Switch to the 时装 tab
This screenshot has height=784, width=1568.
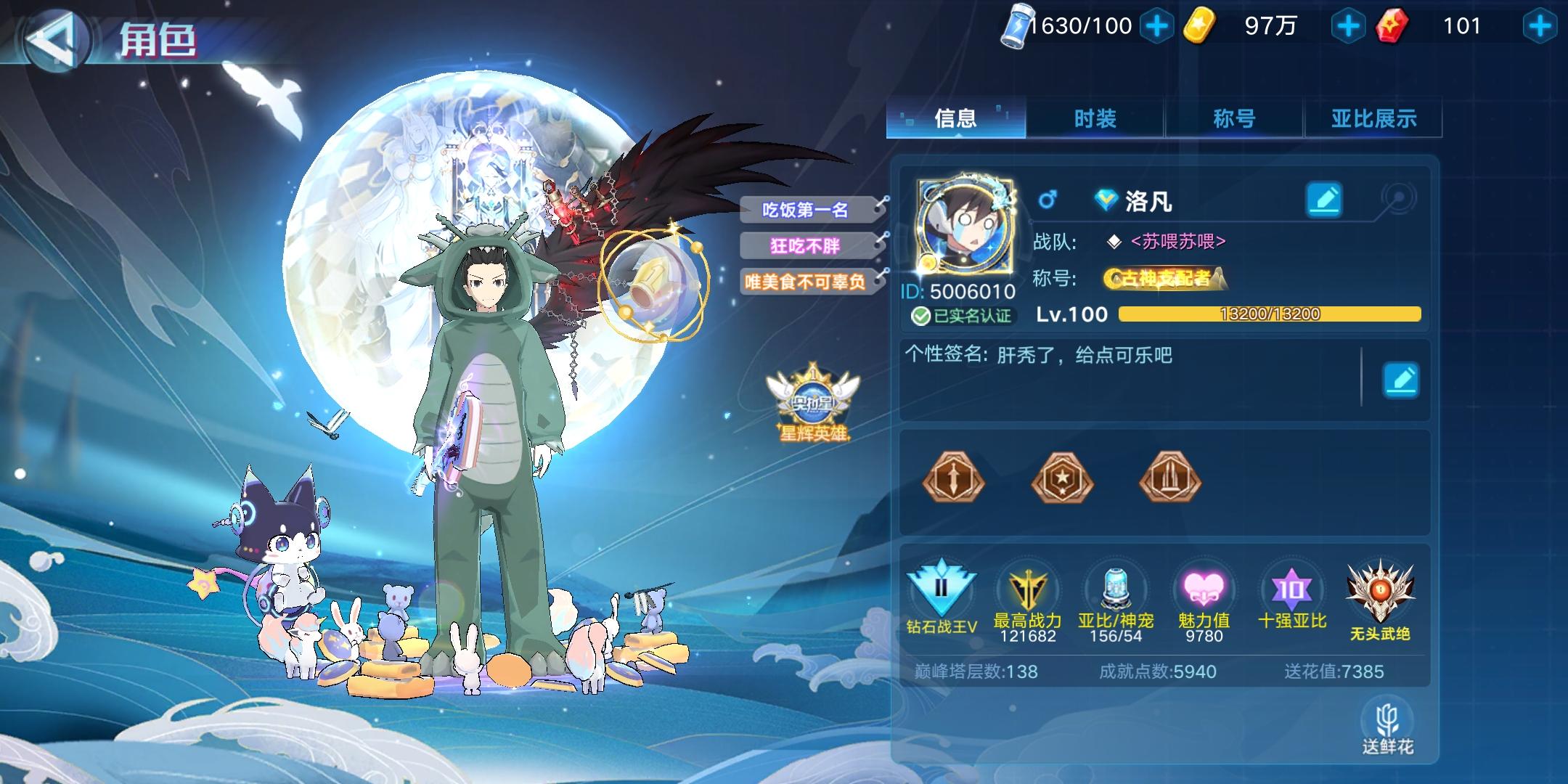tap(1098, 118)
